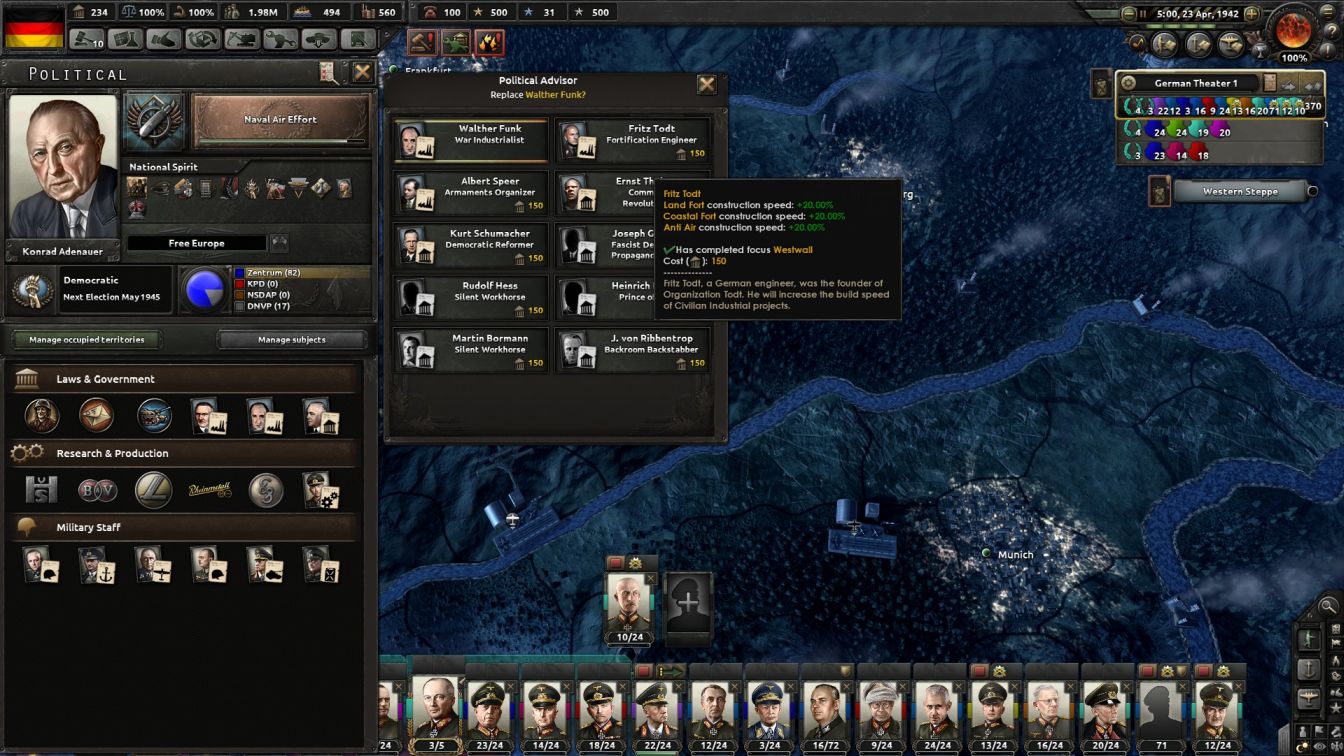Click the Junkers design company logo
The image size is (1344, 756).
[x=152, y=490]
